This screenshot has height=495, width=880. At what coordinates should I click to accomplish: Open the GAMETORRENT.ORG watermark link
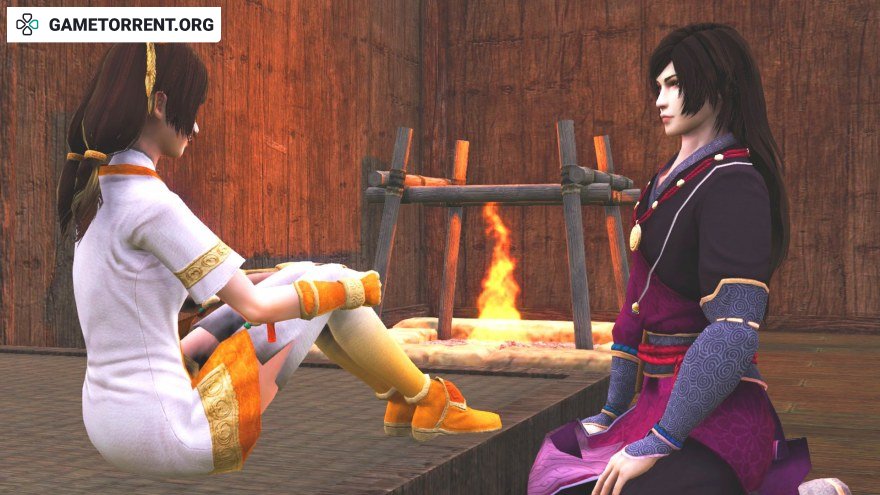[114, 24]
